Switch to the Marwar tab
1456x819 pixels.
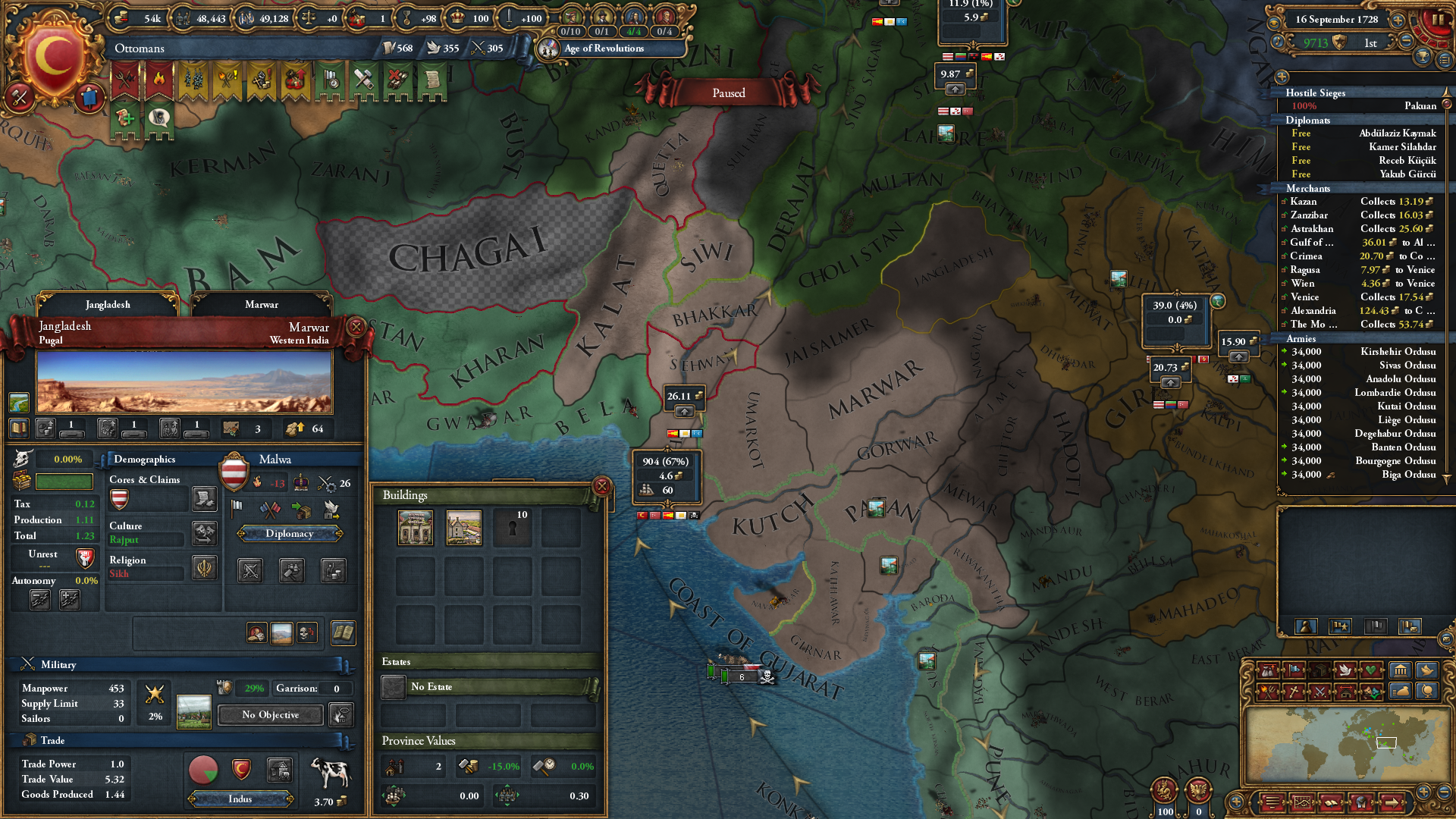[x=262, y=305]
